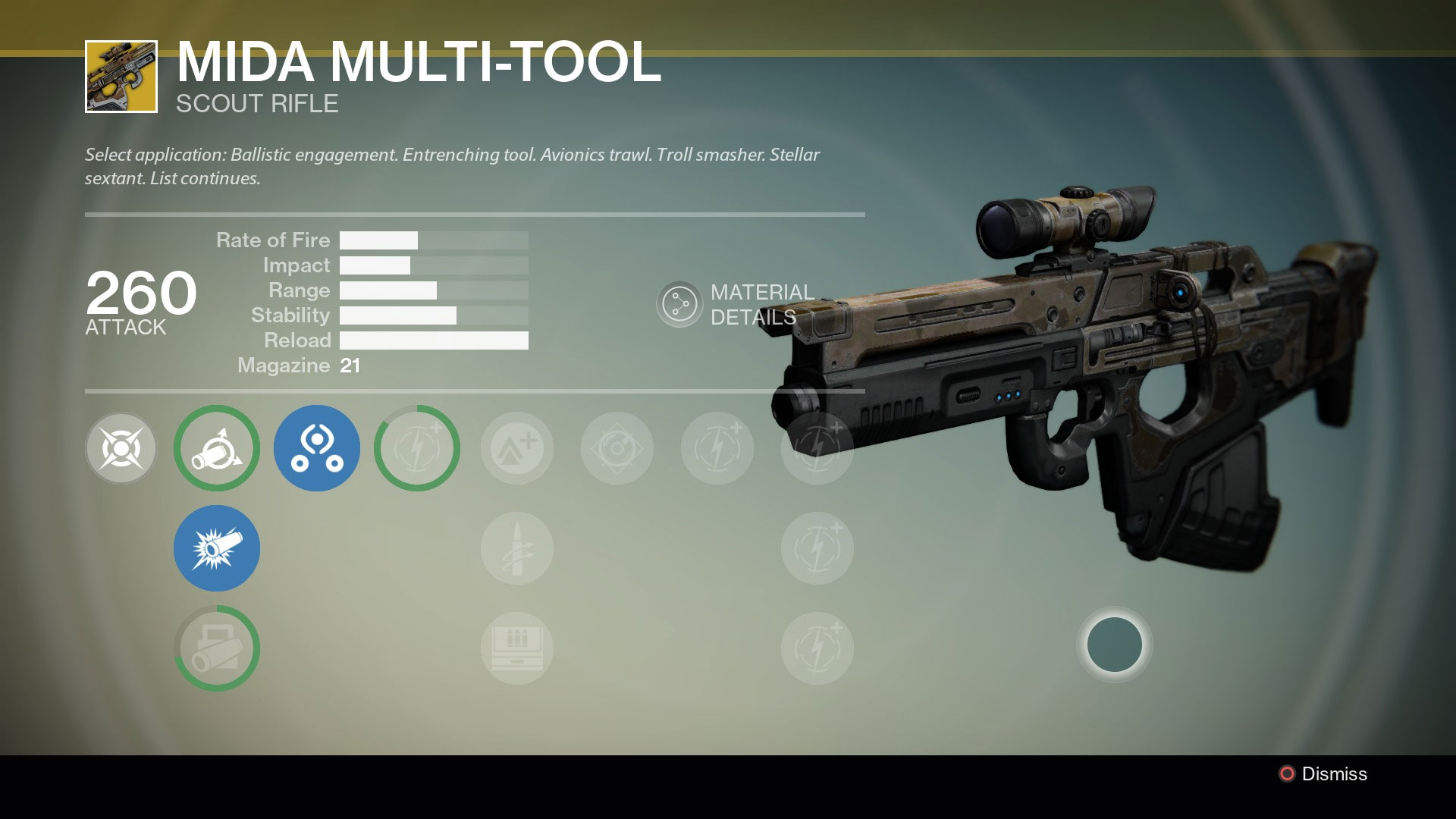Open the dual-barrel perk with green progress ring
The image size is (1456, 819).
[216, 648]
